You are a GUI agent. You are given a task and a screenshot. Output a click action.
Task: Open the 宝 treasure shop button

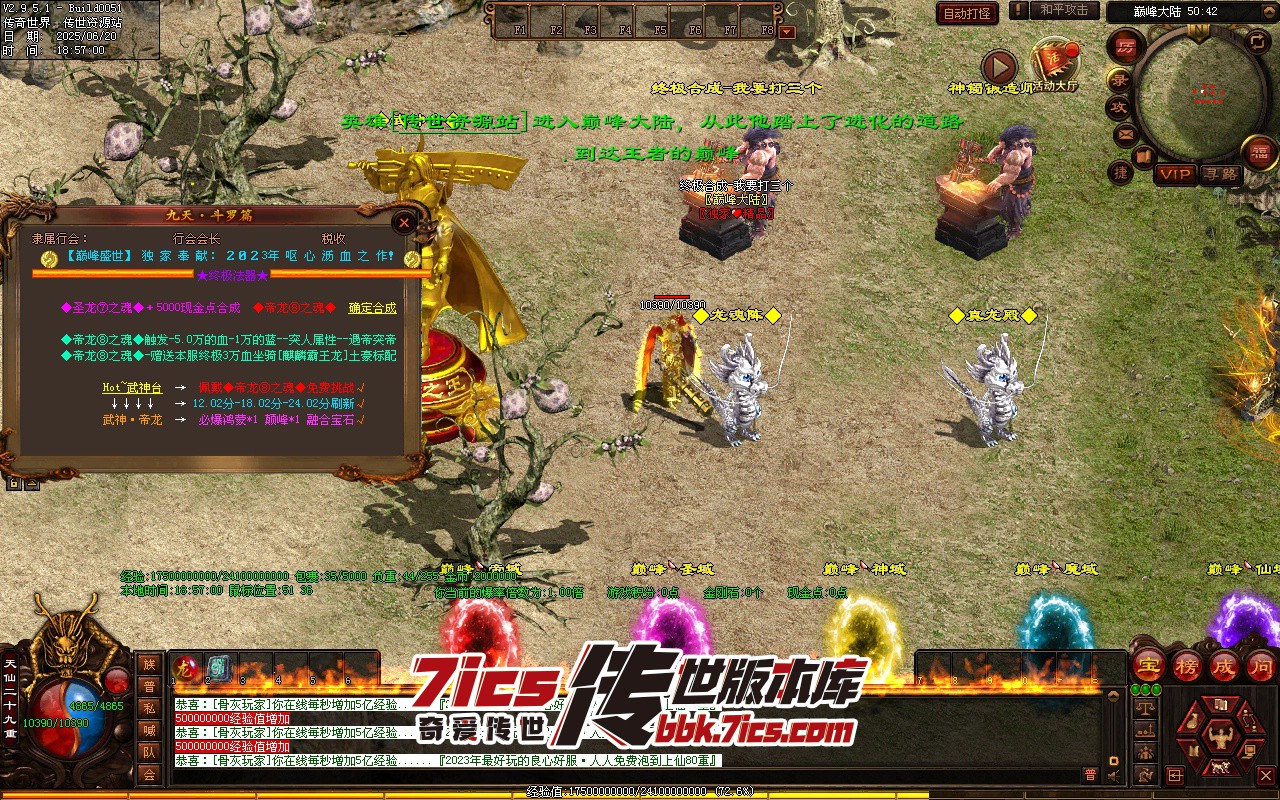[1149, 665]
